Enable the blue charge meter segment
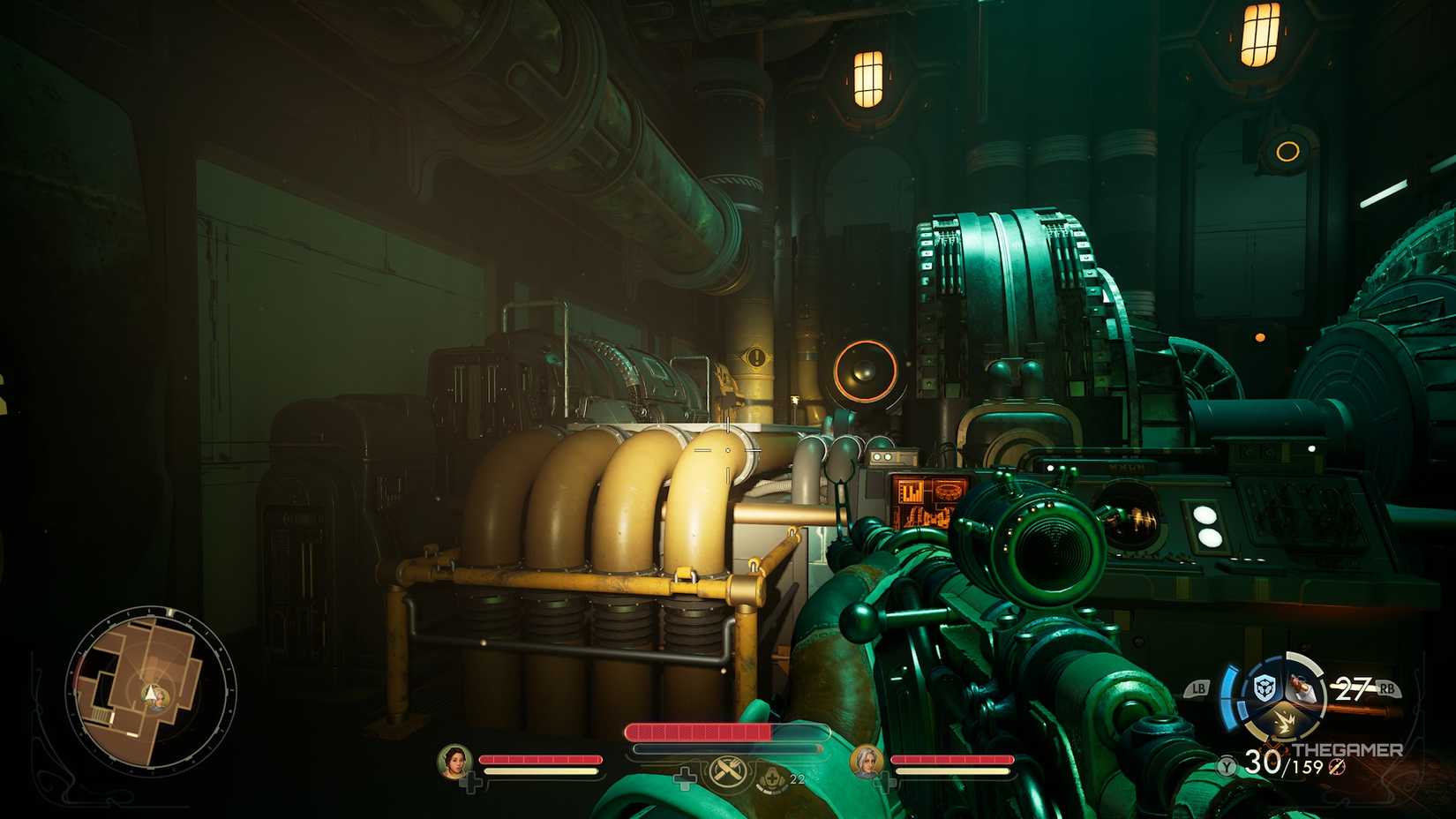This screenshot has width=1456, height=819. coord(1227,695)
